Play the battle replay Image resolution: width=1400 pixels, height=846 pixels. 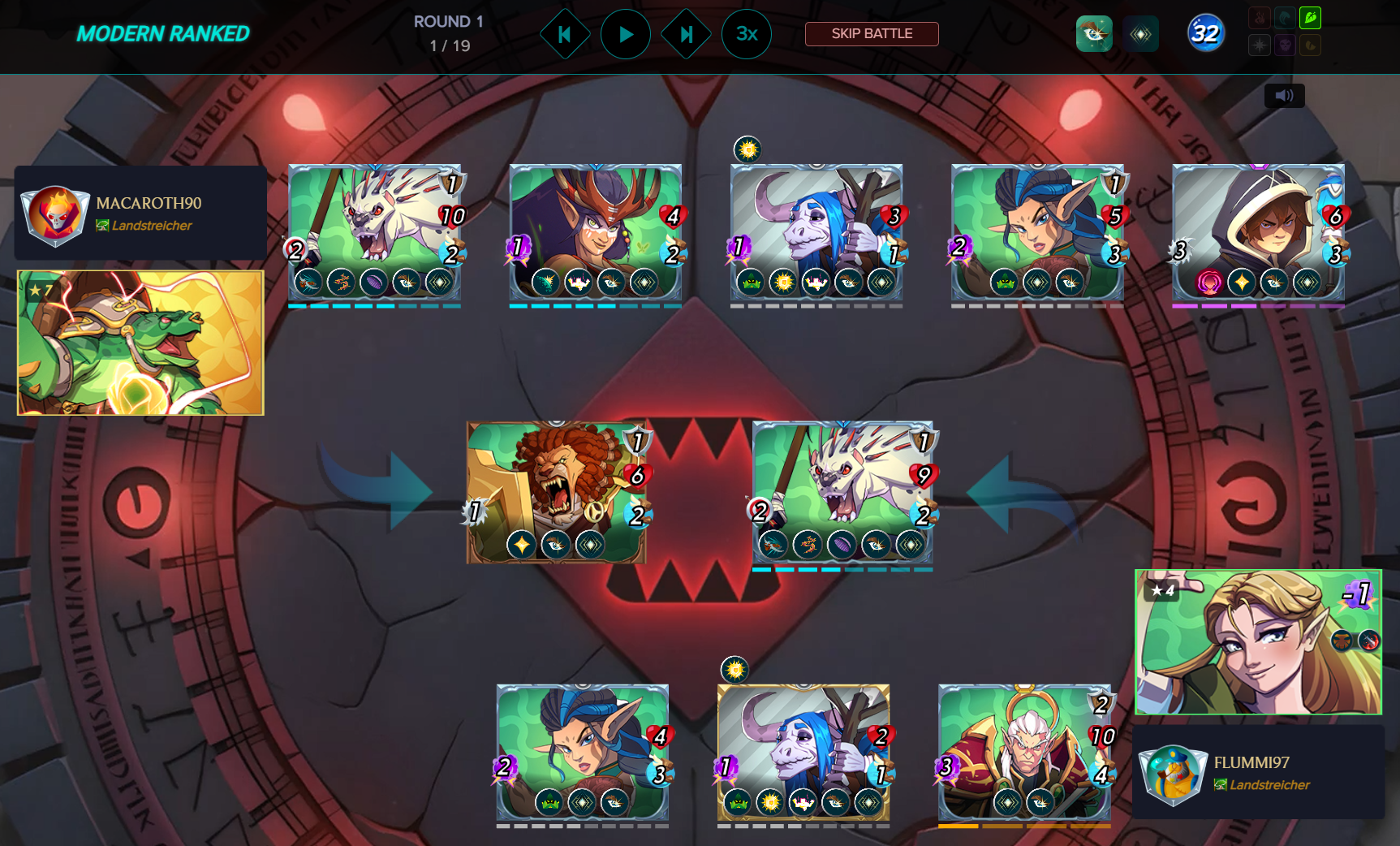tap(625, 34)
